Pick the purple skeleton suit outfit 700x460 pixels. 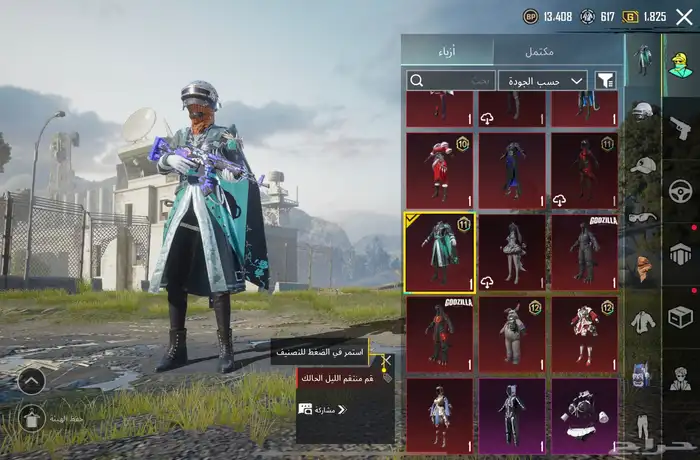pyautogui.click(x=512, y=414)
